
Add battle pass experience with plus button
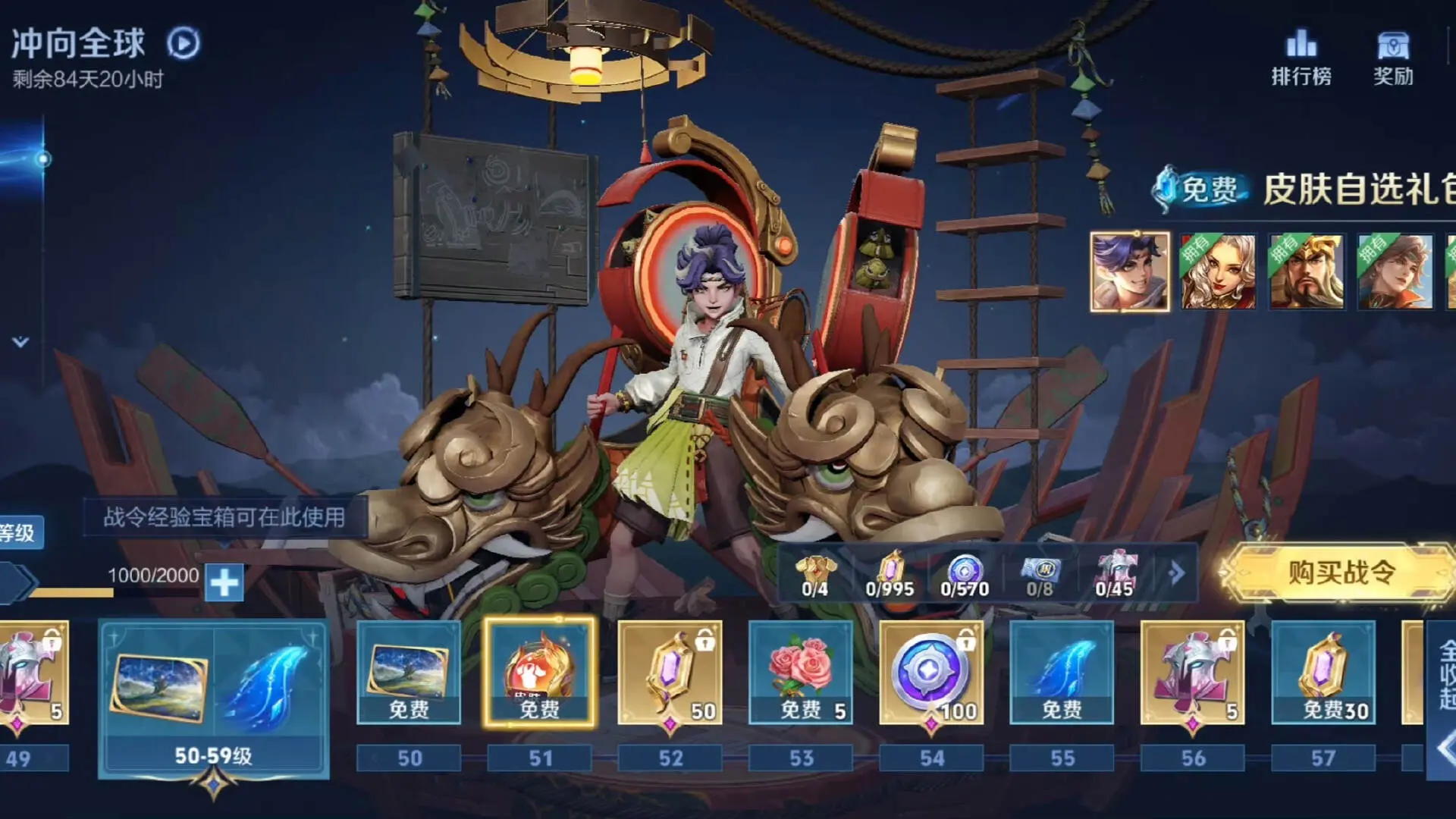click(x=224, y=582)
